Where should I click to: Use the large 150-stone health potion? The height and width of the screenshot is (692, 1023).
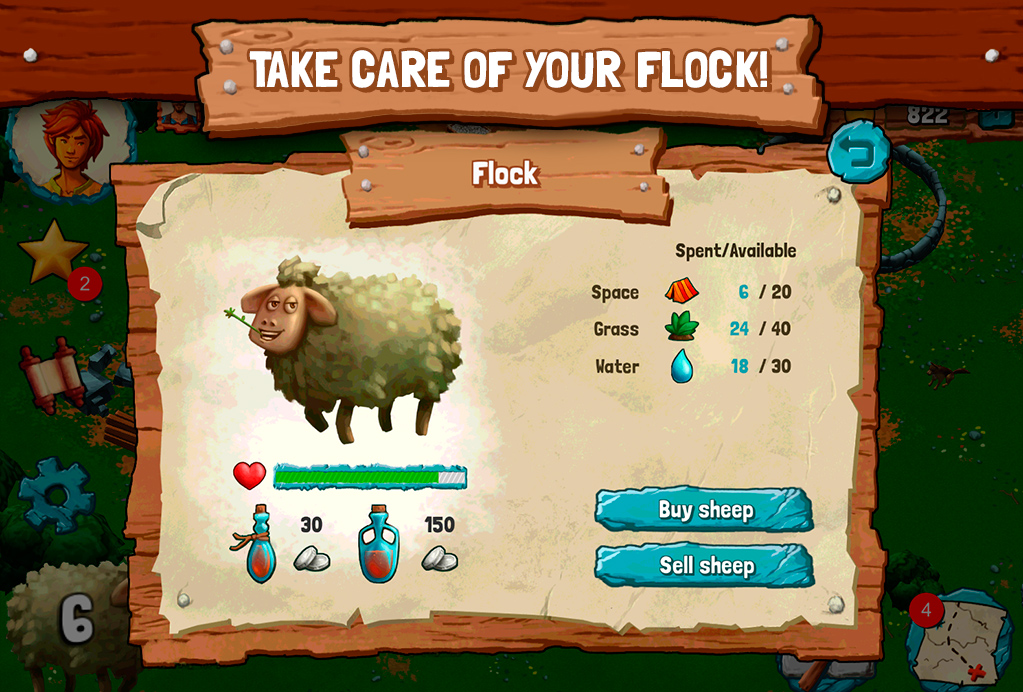tap(379, 545)
